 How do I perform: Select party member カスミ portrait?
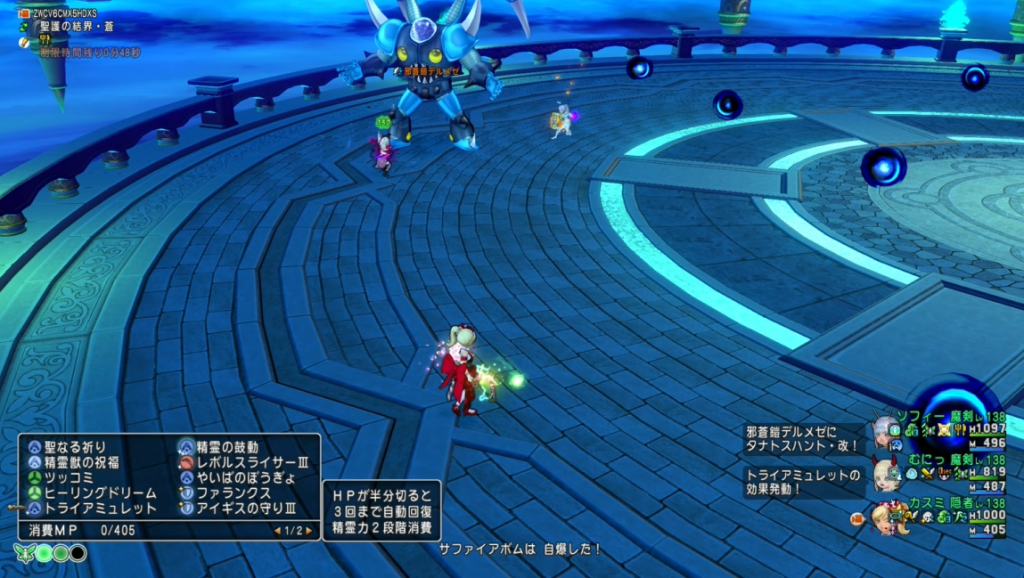(883, 517)
